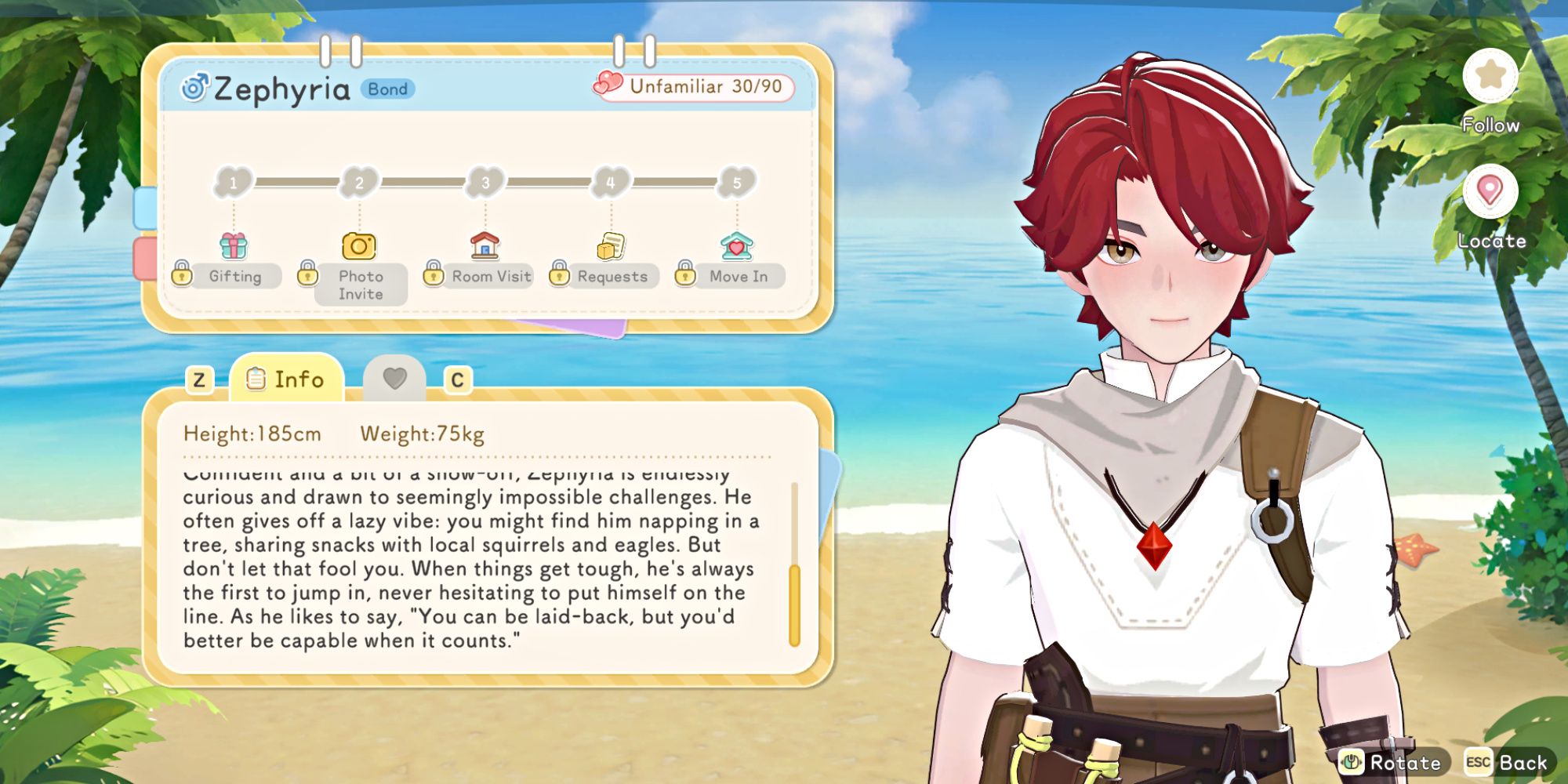Open the Photo Invite camera icon
The height and width of the screenshot is (784, 1568).
click(359, 245)
